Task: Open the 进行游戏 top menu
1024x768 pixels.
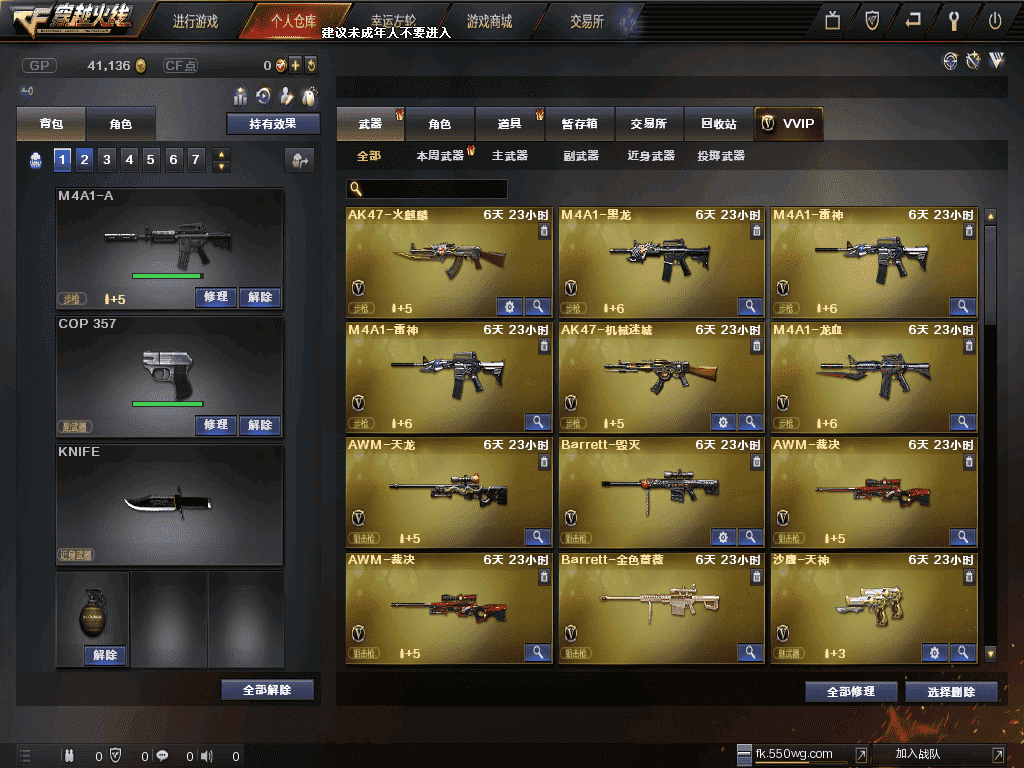Action: coord(195,21)
